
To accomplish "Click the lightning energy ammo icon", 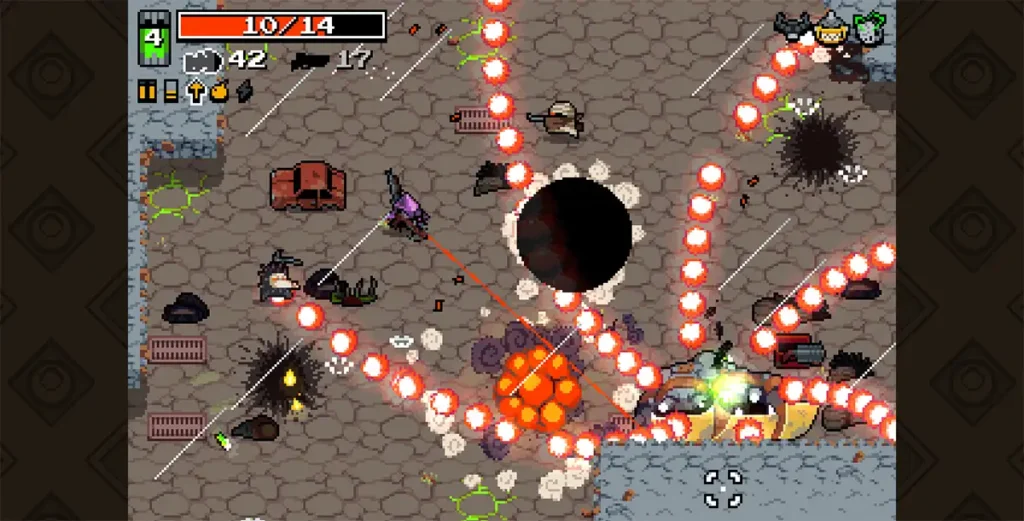I will point(243,92).
